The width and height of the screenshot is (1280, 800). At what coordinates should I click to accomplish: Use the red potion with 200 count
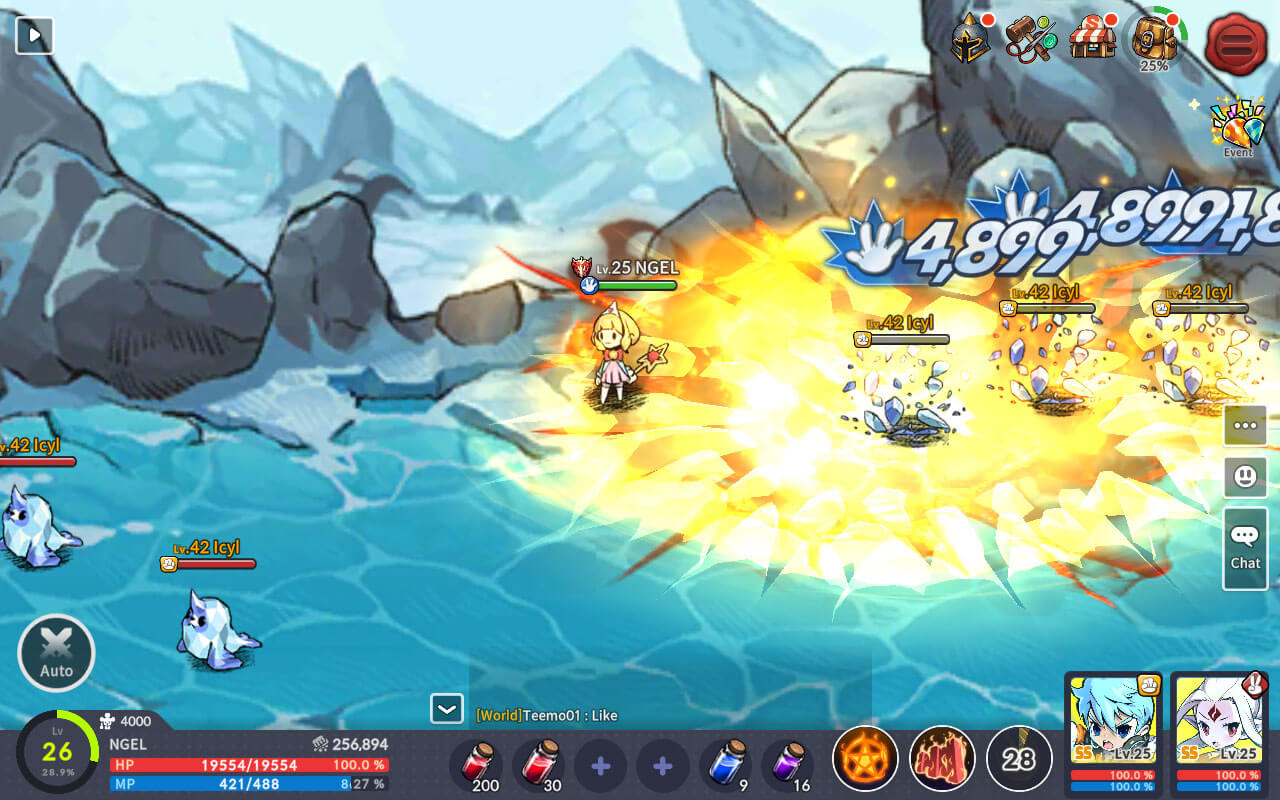(x=477, y=765)
